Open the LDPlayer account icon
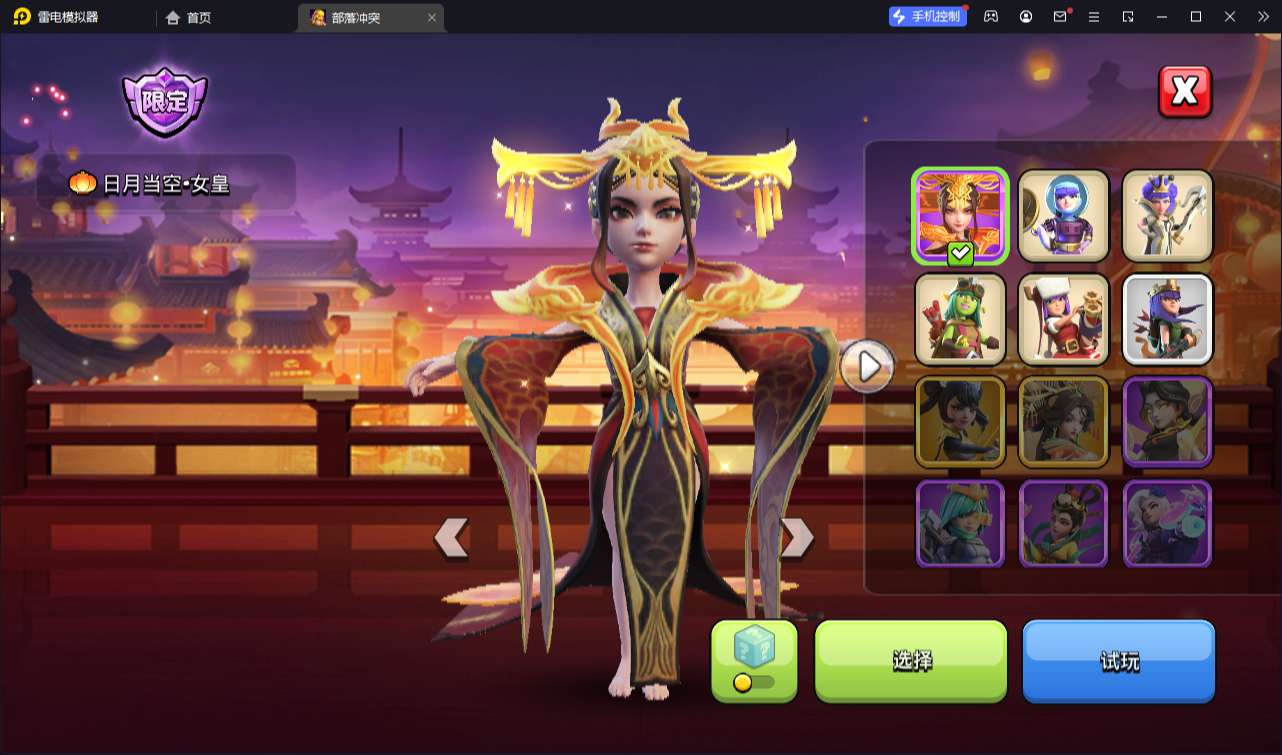The image size is (1282, 755). pyautogui.click(x=1024, y=16)
